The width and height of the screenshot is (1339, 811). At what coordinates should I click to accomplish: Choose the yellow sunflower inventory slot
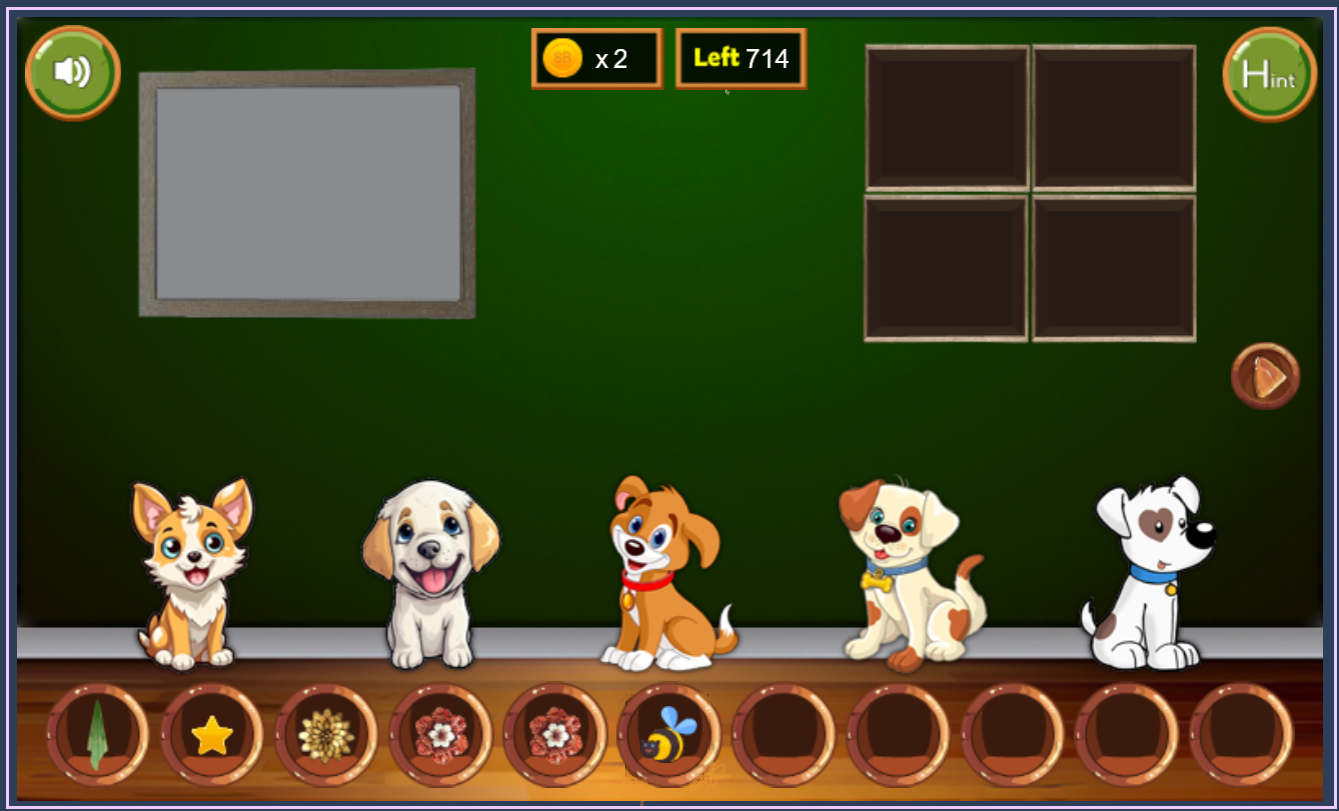[x=326, y=735]
